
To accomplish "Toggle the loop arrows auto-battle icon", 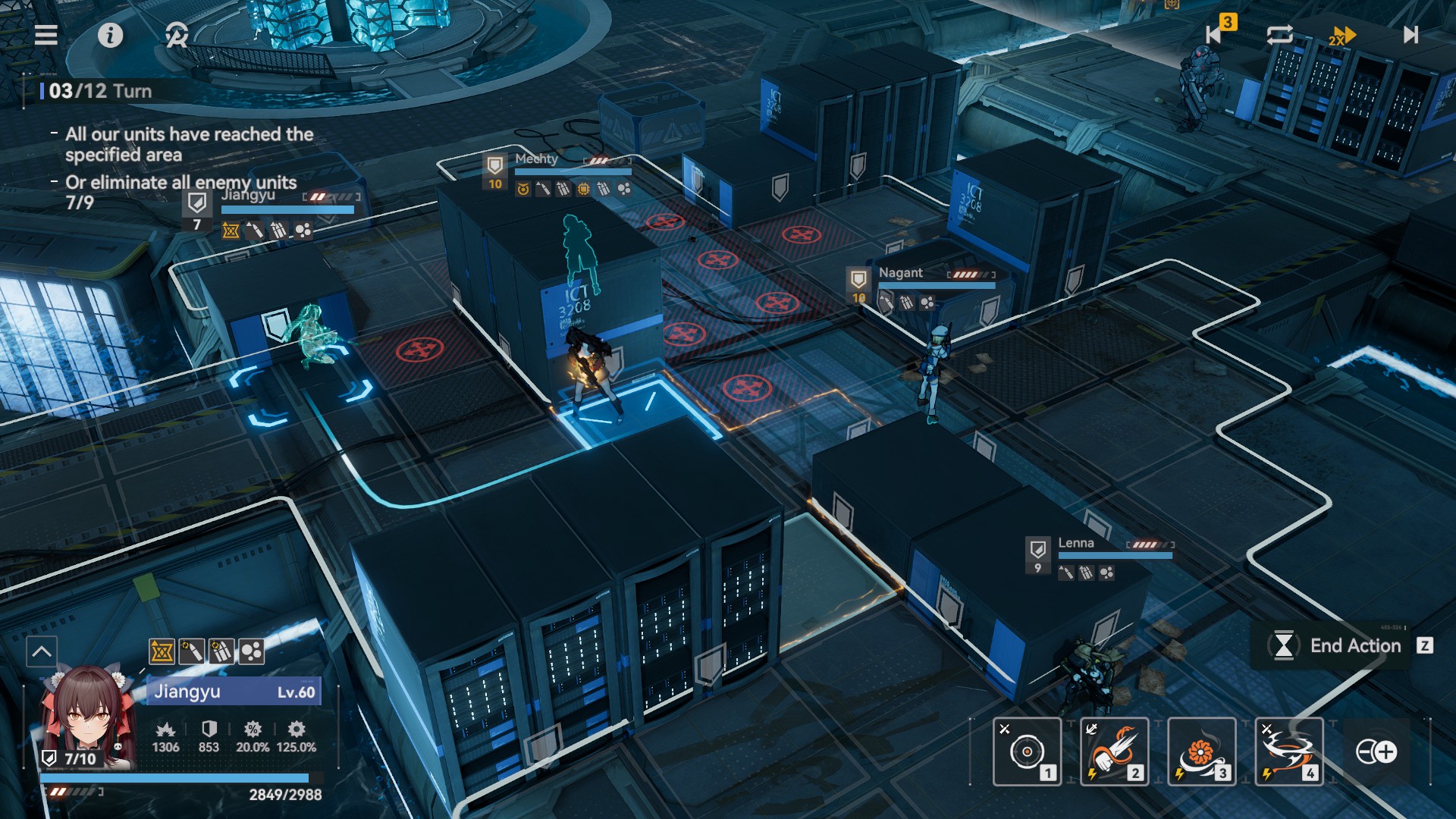I will pyautogui.click(x=1279, y=35).
